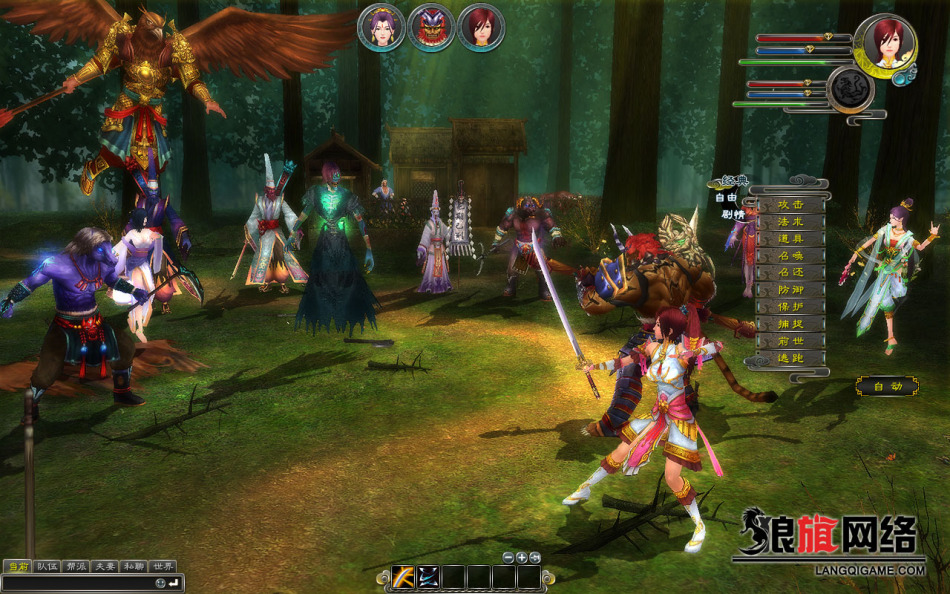Switch to the 队伍 (Team) chat tab
This screenshot has width=950, height=594.
[x=47, y=566]
